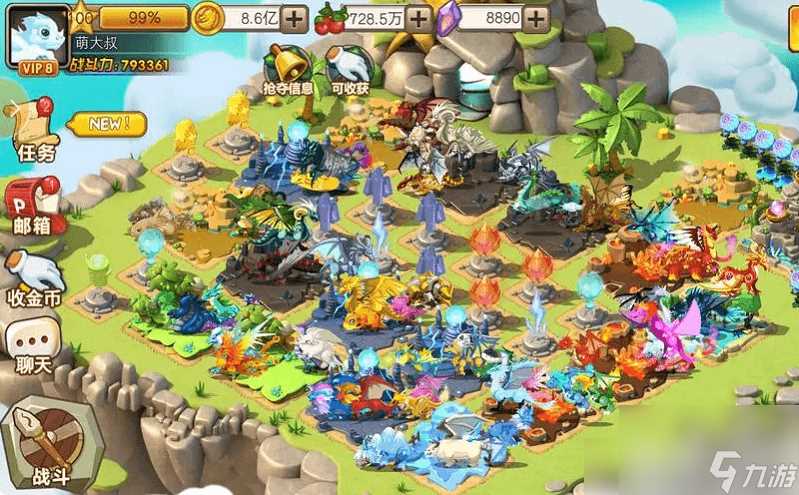Purchase purple gems with plus button
The width and height of the screenshot is (799, 495).
[x=538, y=18]
